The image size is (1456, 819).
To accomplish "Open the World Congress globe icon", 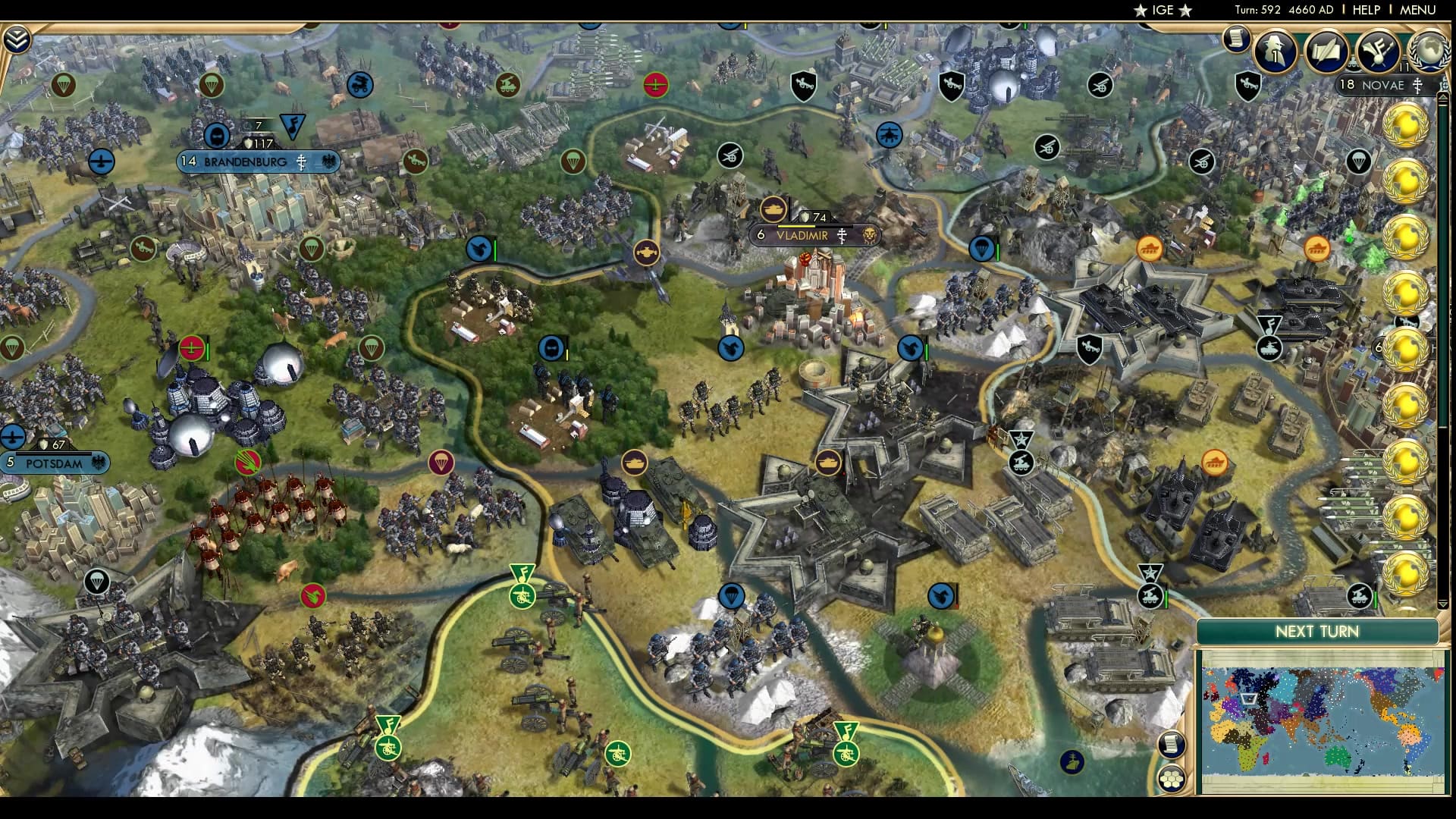I will point(1429,50).
